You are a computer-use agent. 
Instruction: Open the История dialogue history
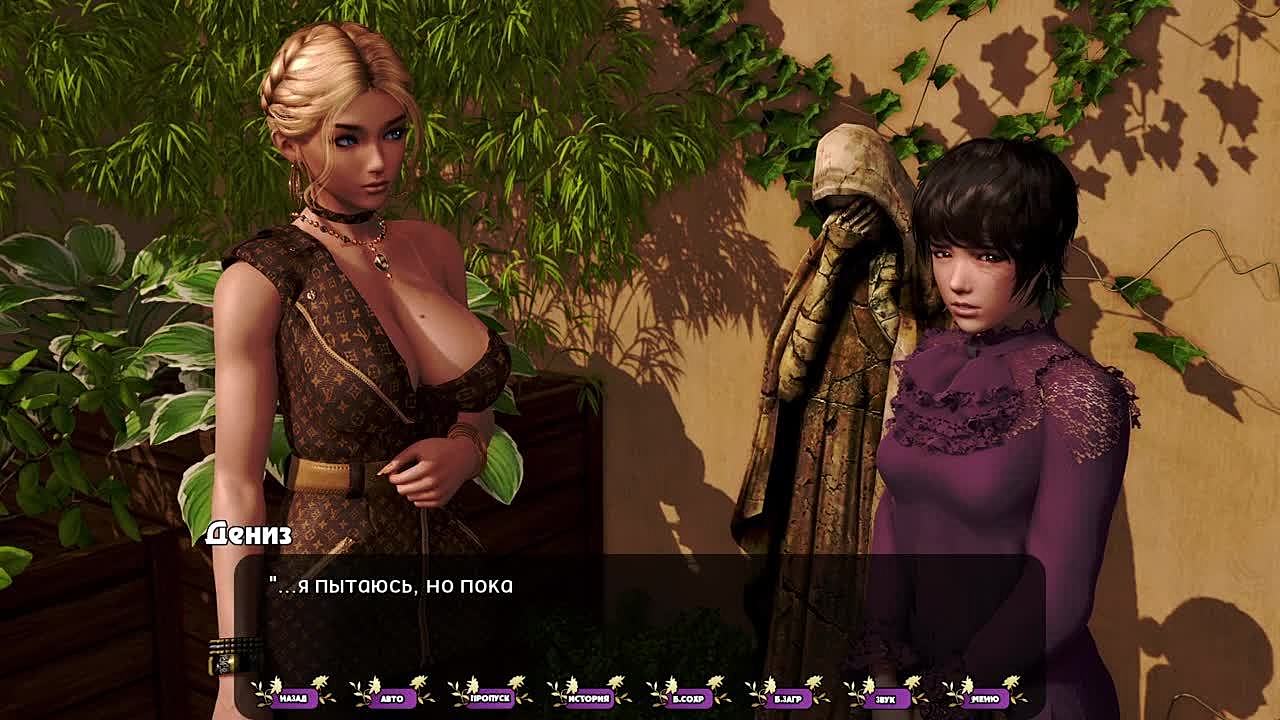(x=590, y=697)
